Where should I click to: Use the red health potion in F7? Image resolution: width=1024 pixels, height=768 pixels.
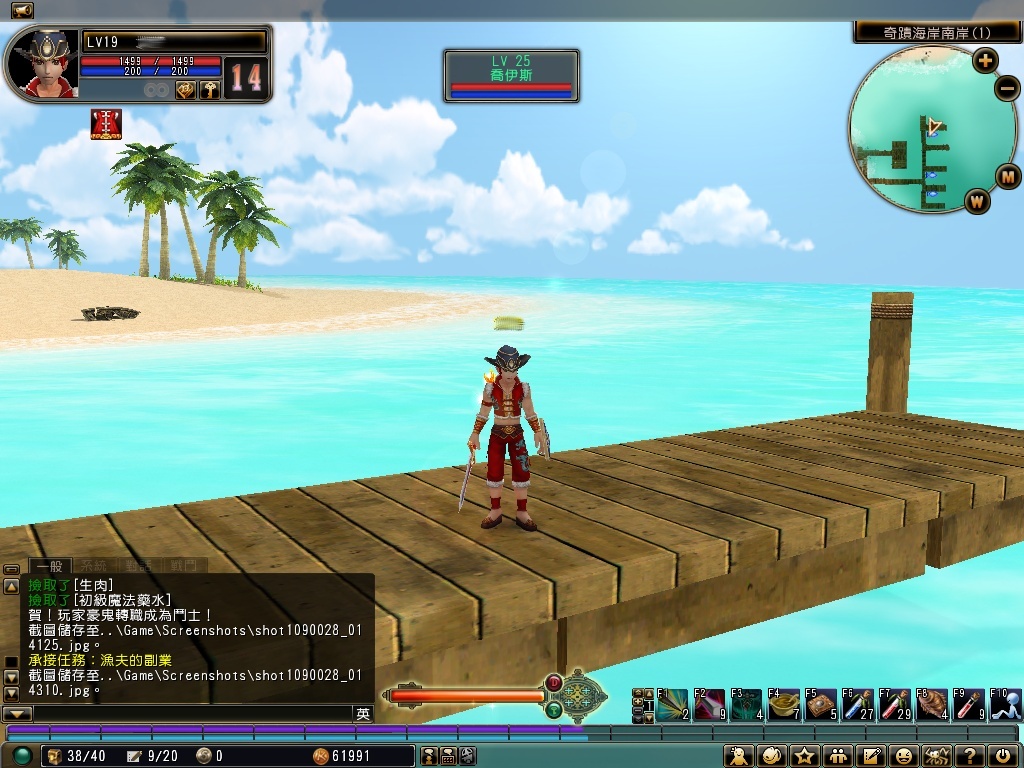[x=895, y=704]
